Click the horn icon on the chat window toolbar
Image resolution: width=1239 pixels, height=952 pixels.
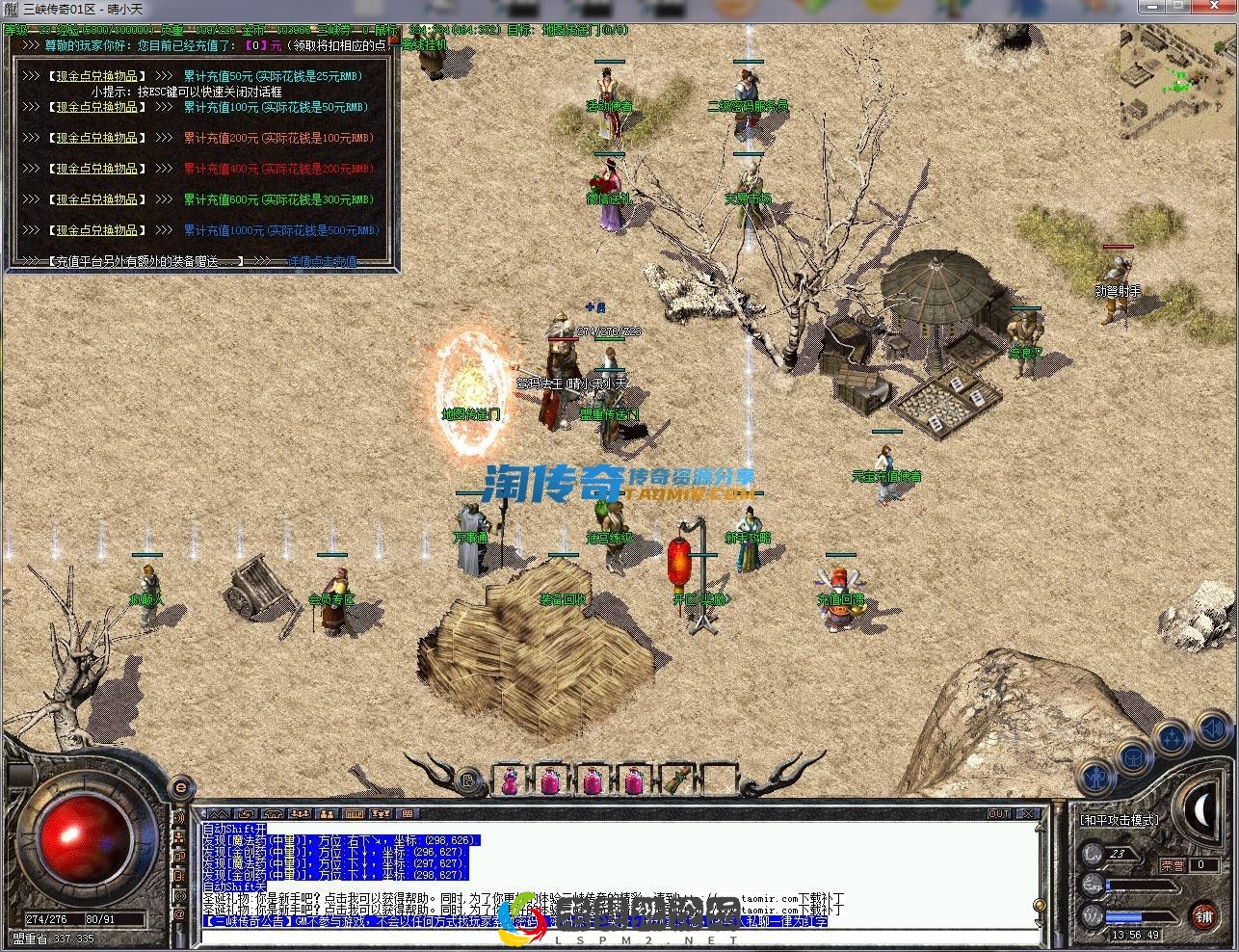(x=246, y=814)
